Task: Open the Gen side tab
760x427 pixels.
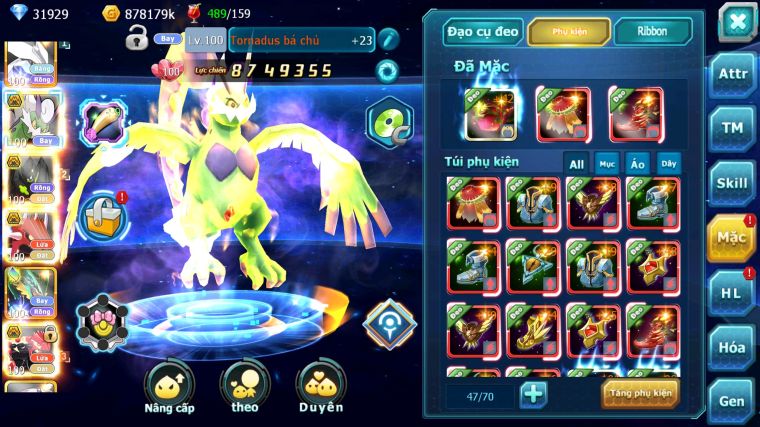Action: click(x=733, y=400)
